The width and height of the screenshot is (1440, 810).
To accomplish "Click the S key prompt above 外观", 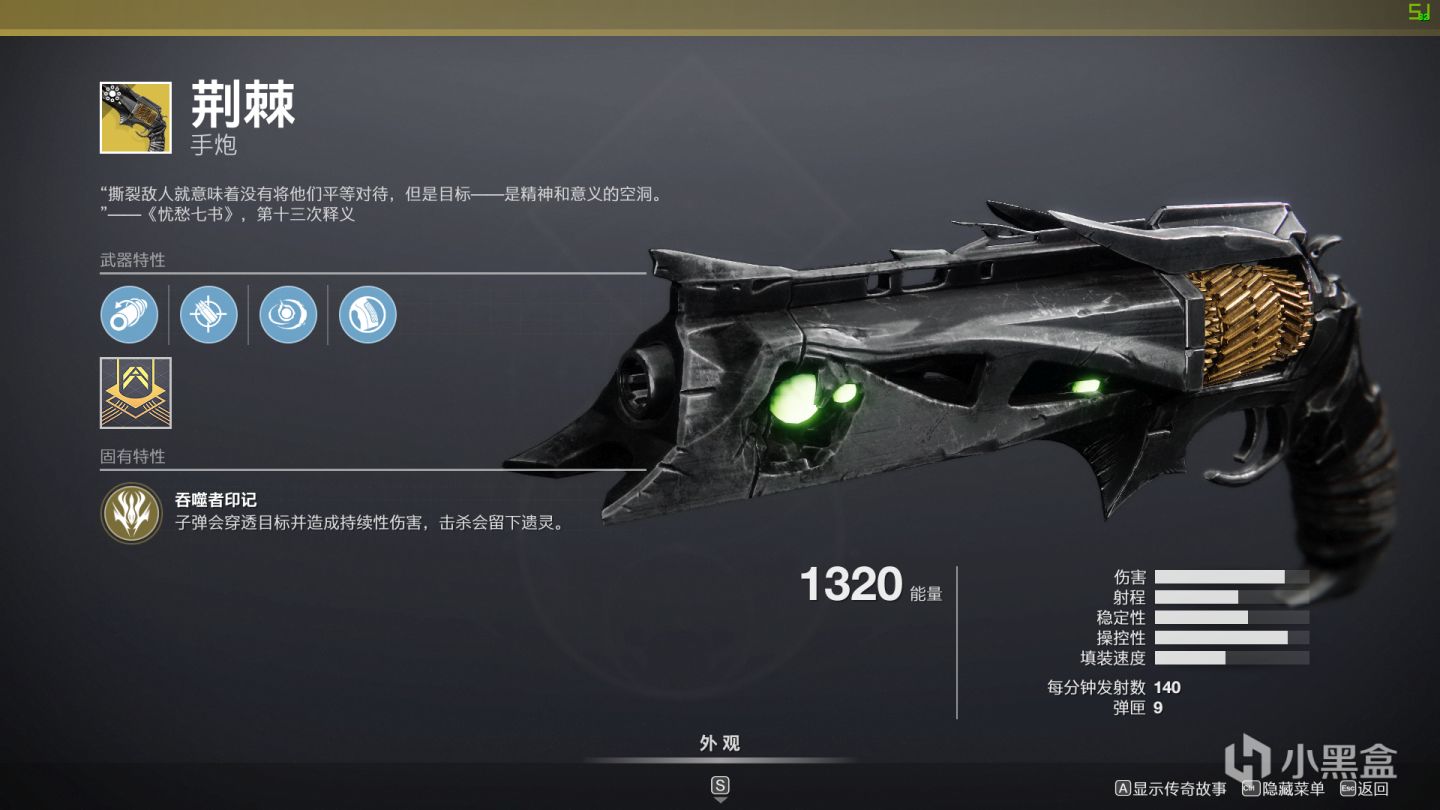I will coord(720,786).
